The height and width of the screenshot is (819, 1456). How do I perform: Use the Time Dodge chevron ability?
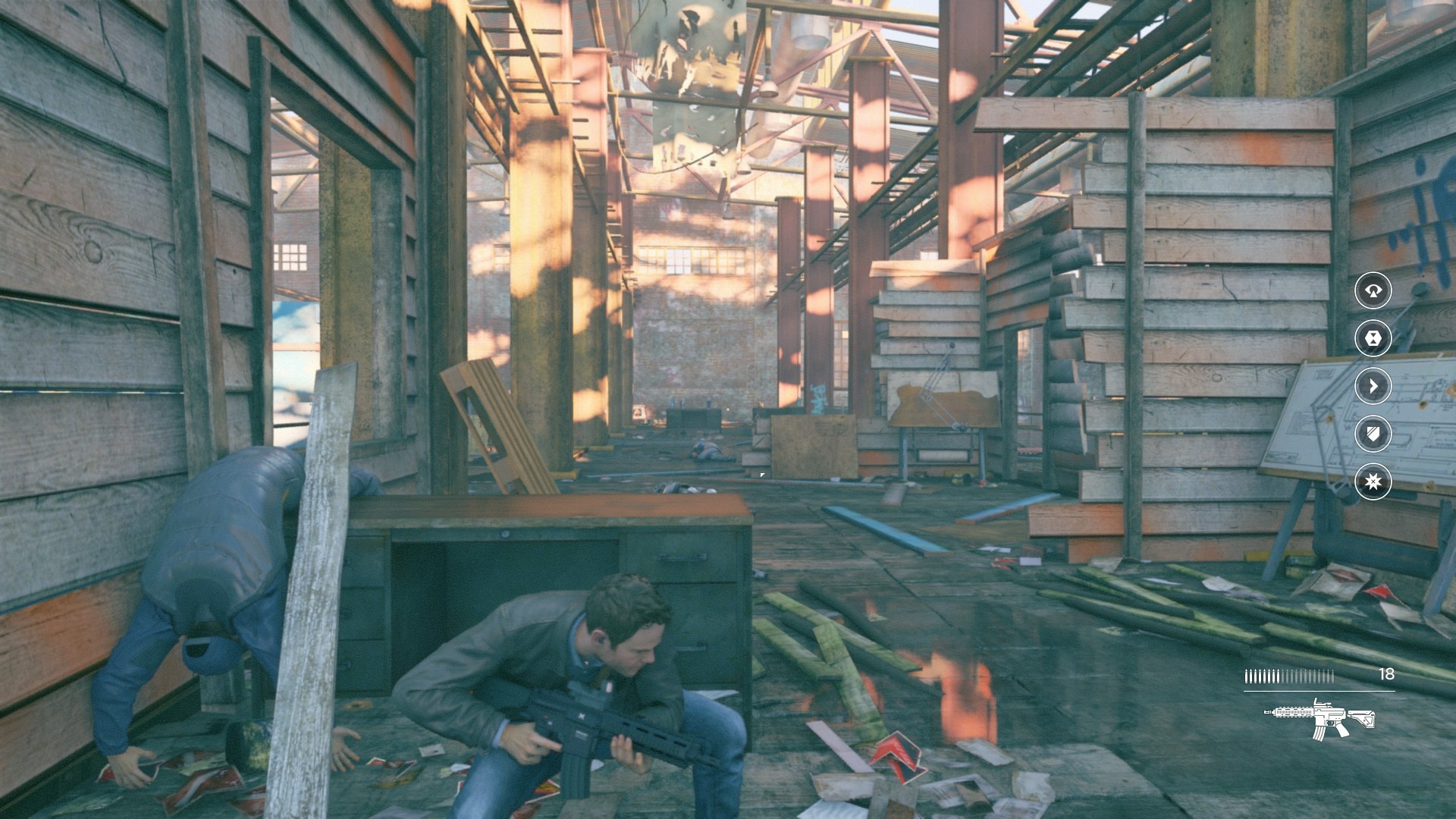tap(1373, 386)
